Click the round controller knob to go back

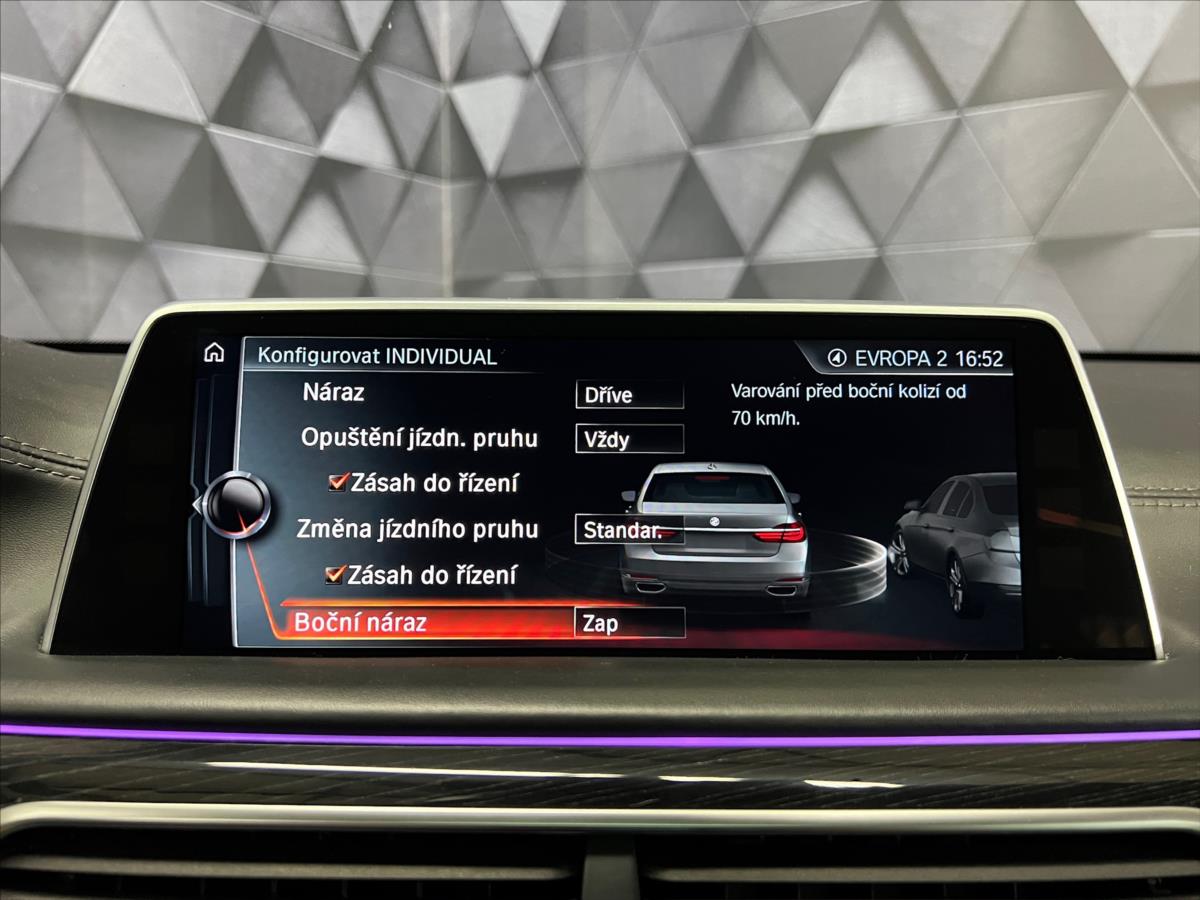[238, 504]
